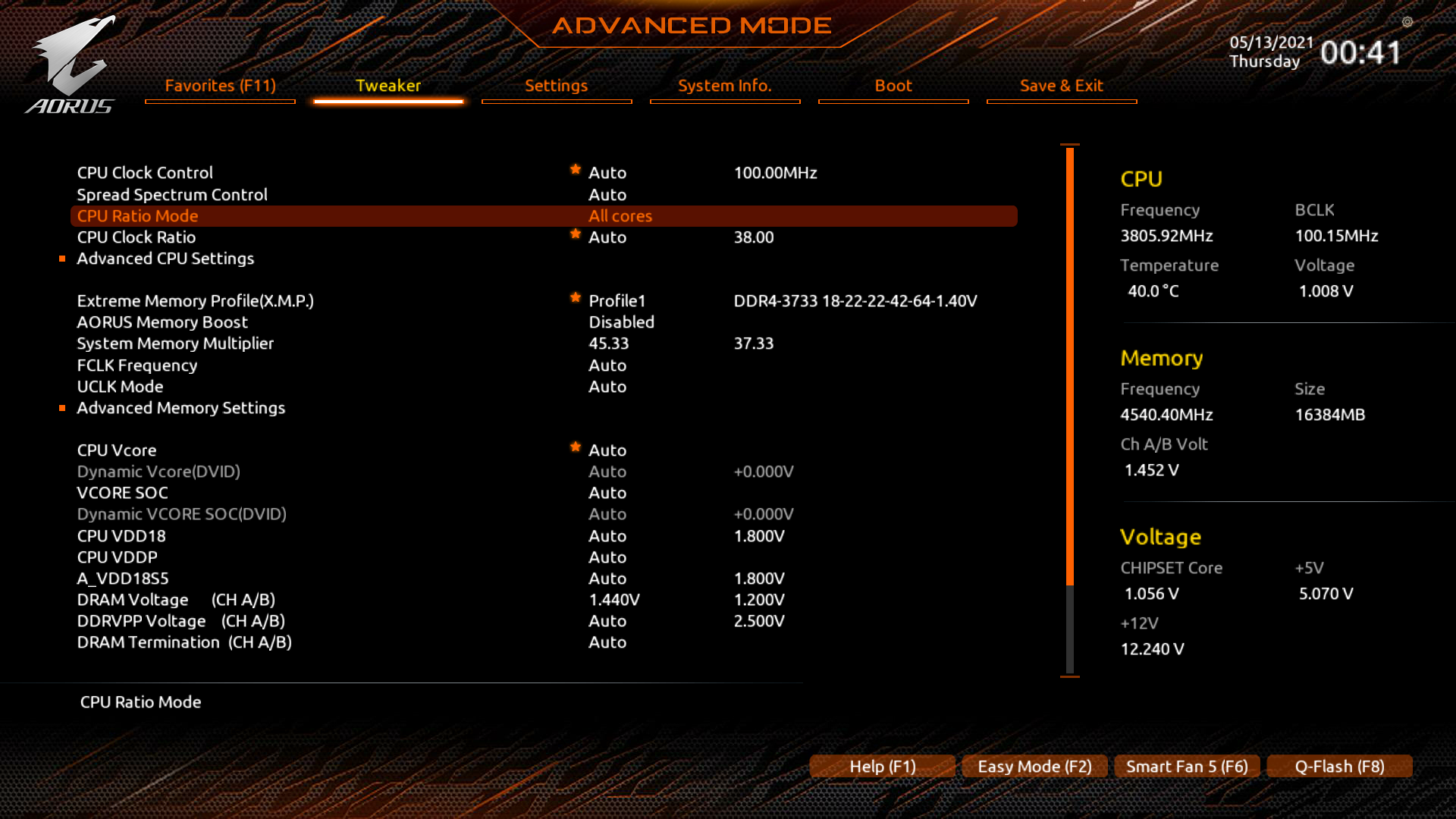Screen dimensions: 1456x819
Task: Choose the DRAM Voltage (CH A/B) entry
Action: tap(176, 600)
